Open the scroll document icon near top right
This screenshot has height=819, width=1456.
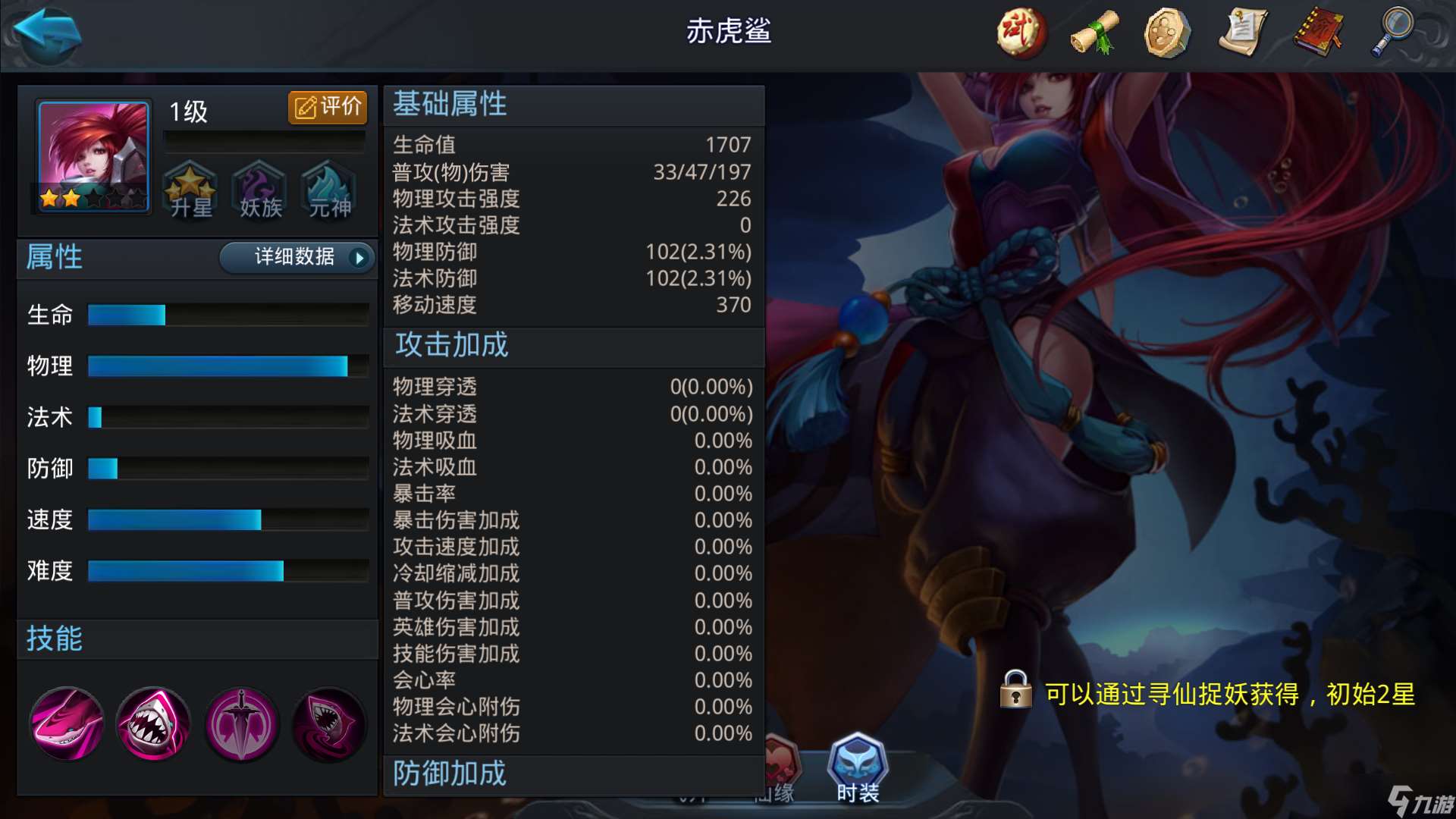pos(1243,33)
